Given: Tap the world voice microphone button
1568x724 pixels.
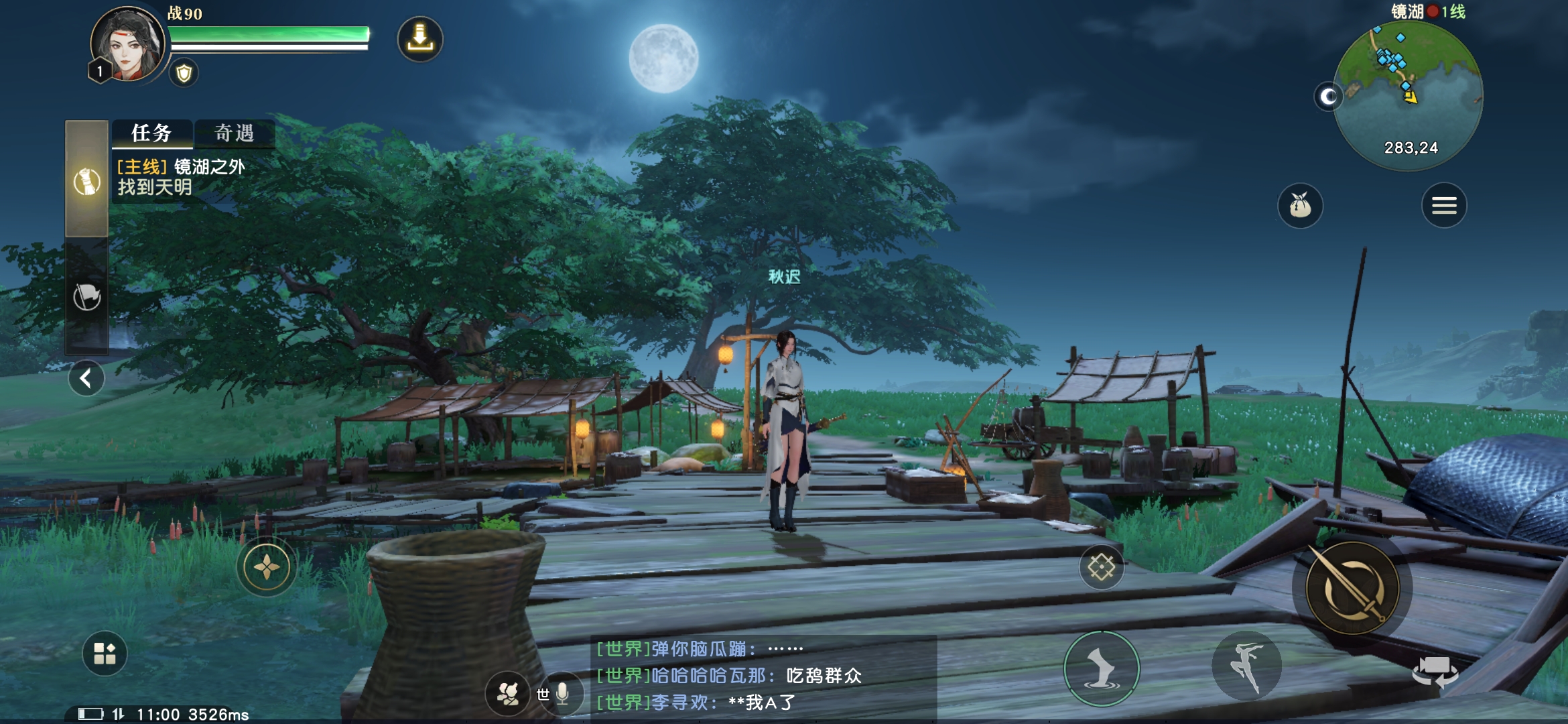Looking at the screenshot, I should pyautogui.click(x=562, y=694).
